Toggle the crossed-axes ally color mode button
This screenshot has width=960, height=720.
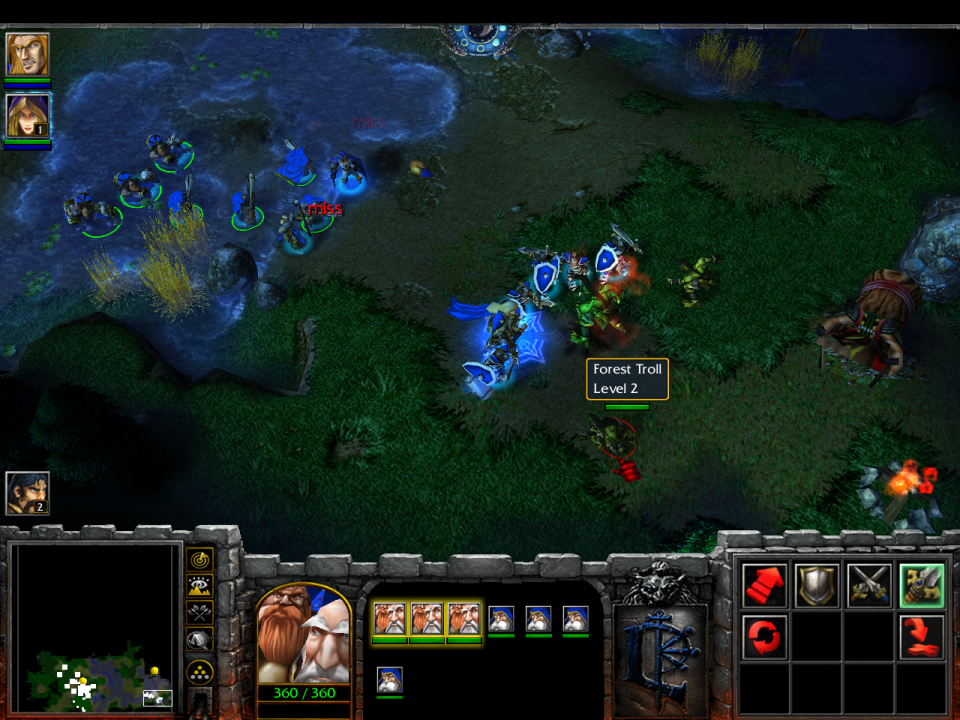200,613
